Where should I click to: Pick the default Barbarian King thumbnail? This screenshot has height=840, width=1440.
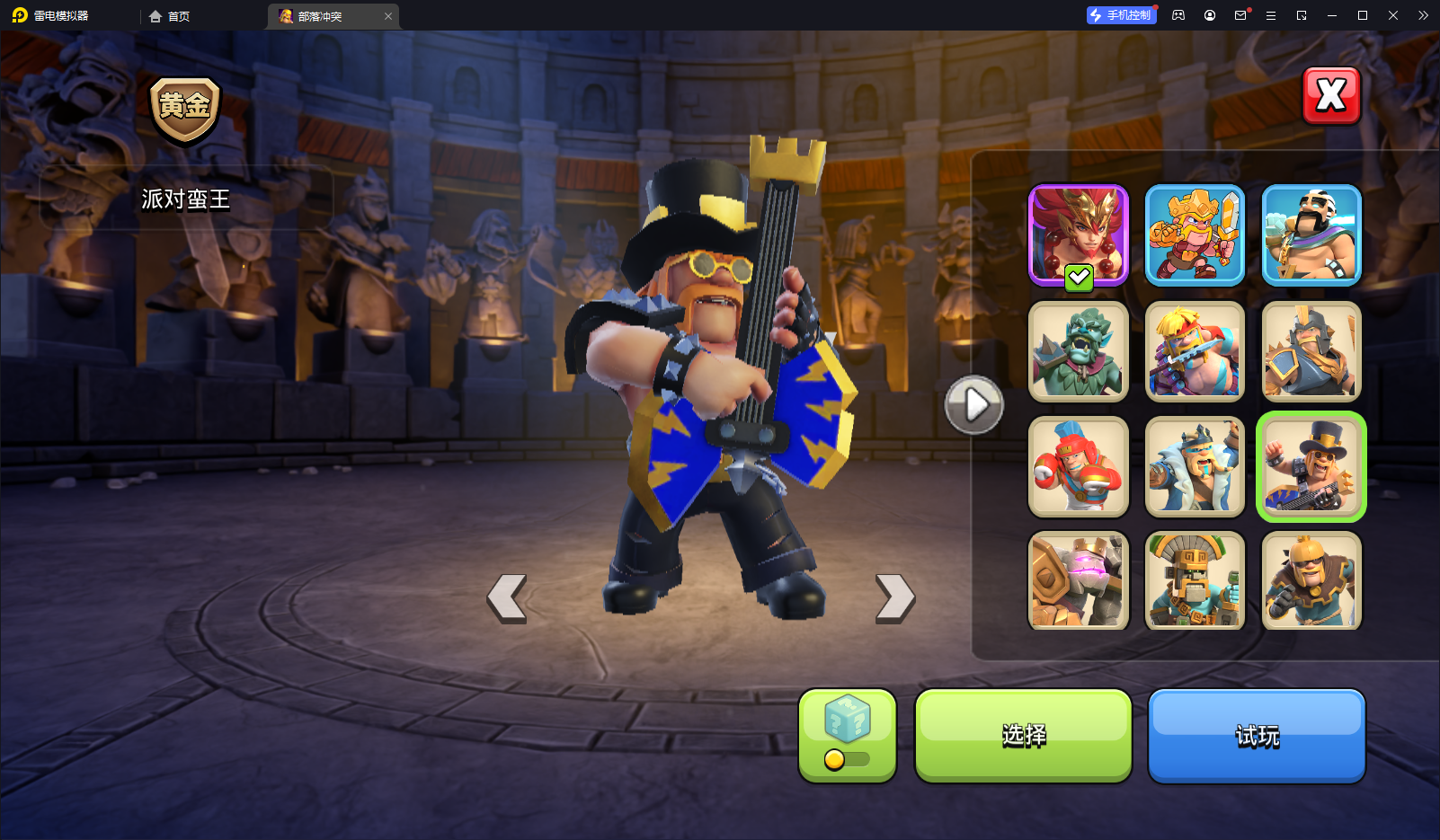point(1311,235)
